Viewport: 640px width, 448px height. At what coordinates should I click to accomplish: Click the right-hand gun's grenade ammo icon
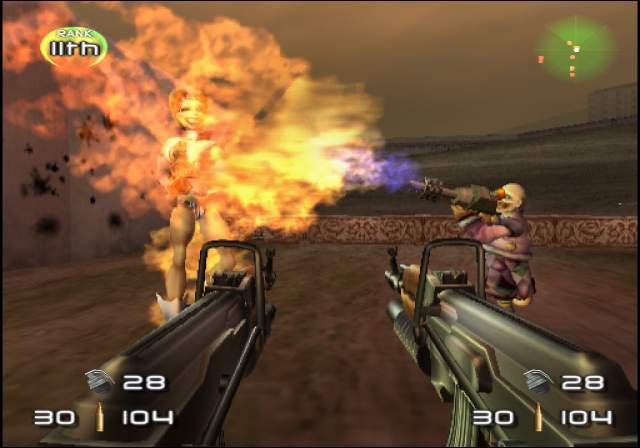tap(537, 381)
